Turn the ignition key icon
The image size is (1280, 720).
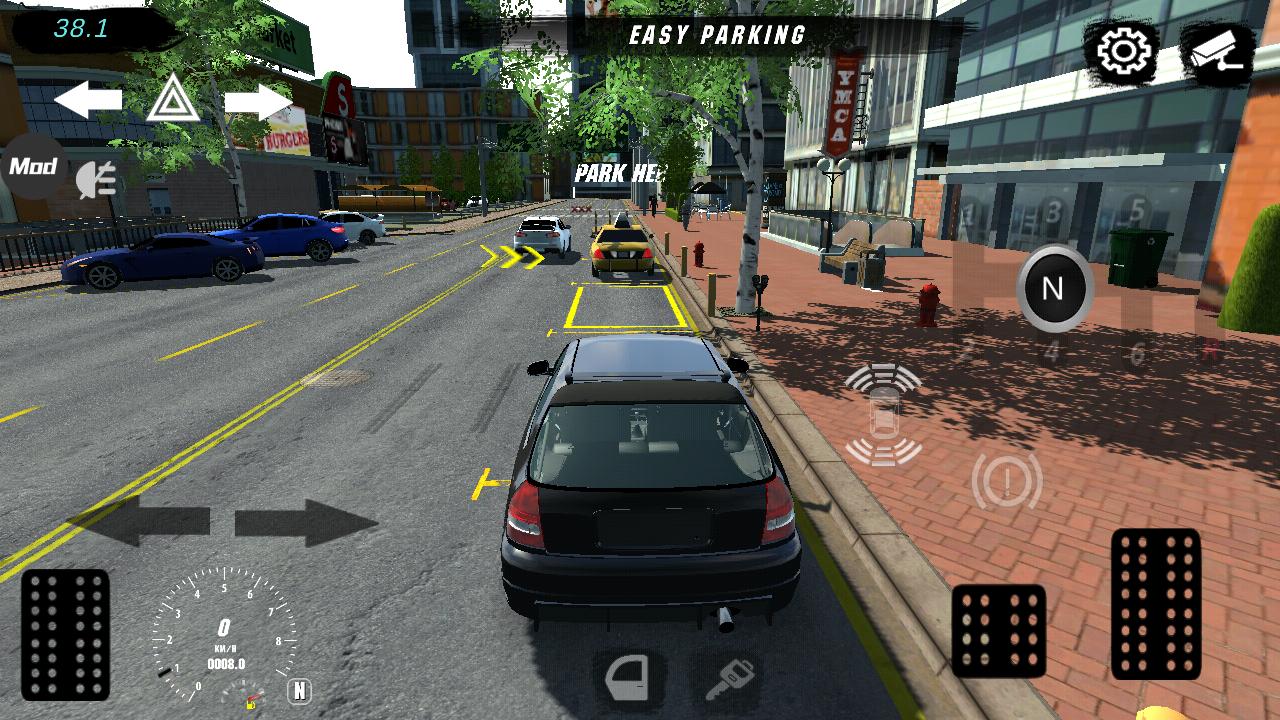(727, 680)
